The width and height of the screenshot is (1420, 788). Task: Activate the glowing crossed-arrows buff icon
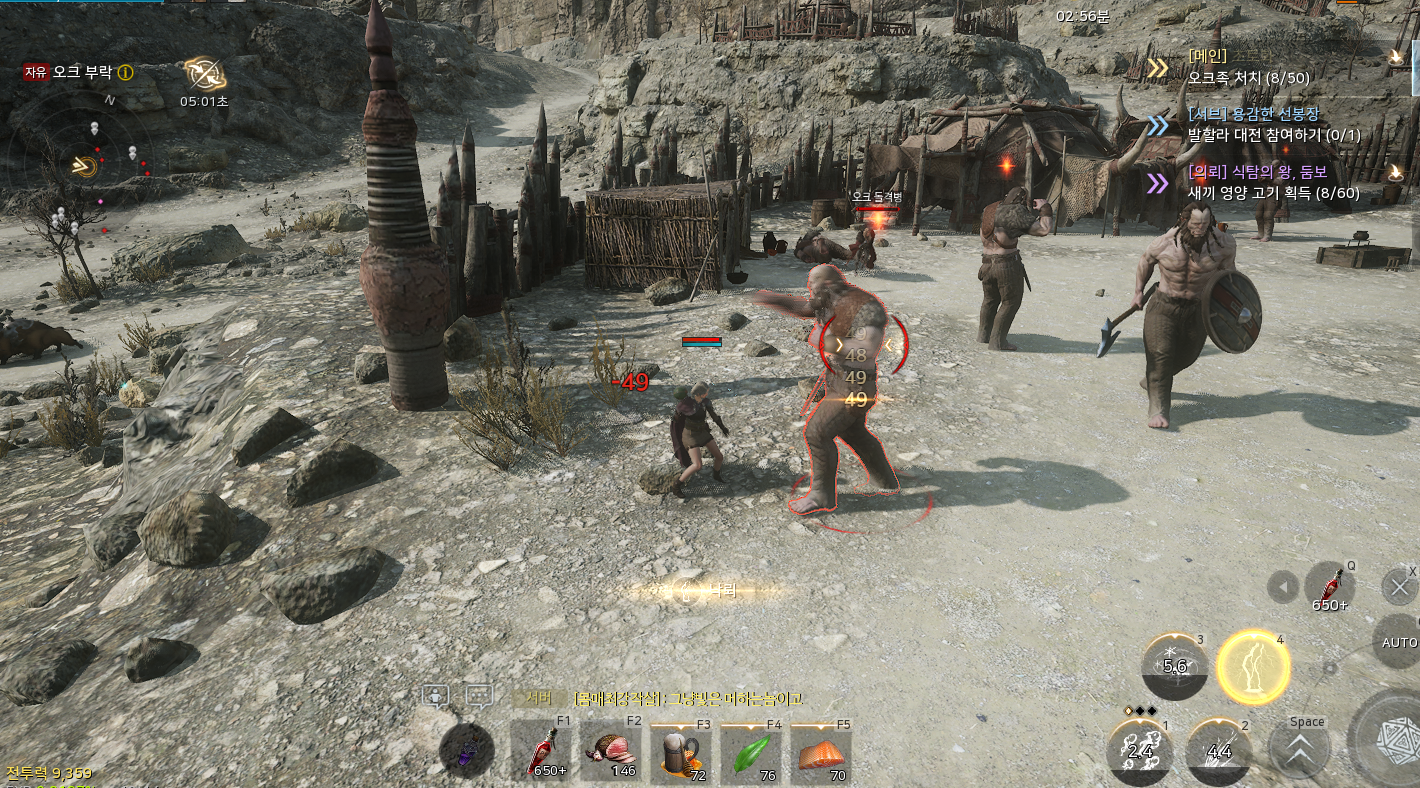204,73
